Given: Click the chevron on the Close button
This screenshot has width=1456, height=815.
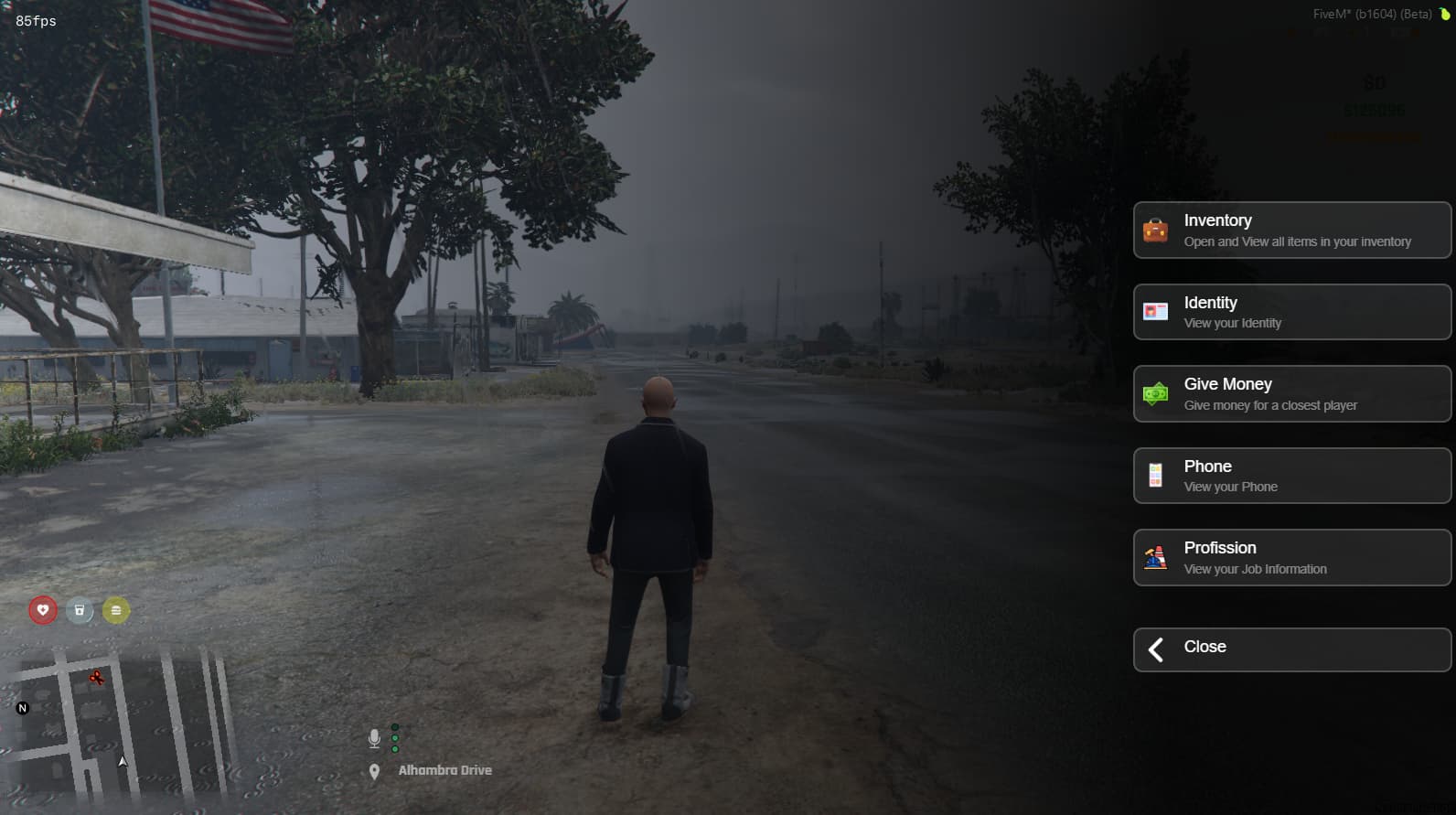Looking at the screenshot, I should (1155, 649).
